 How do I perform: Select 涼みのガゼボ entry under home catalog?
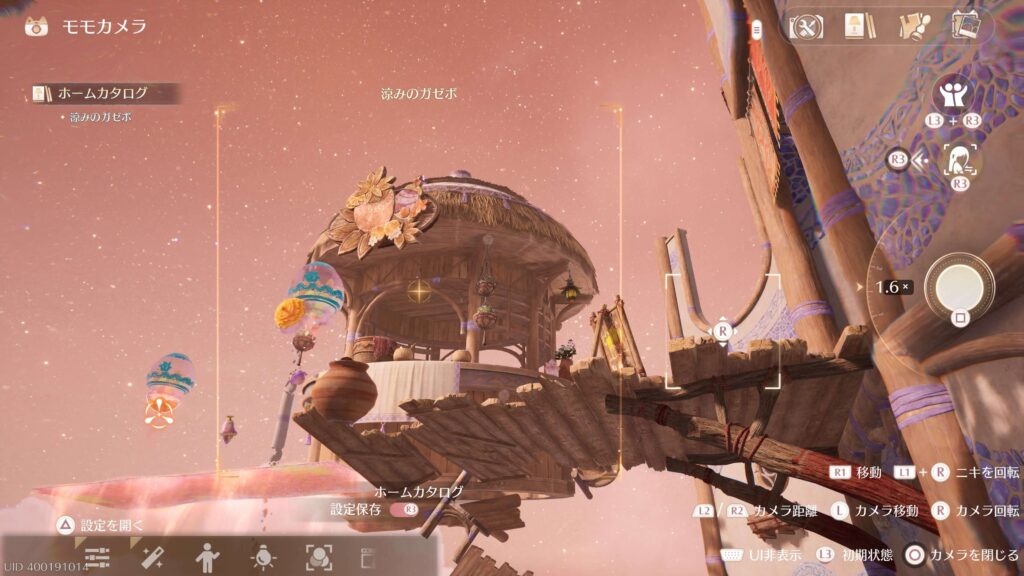tap(100, 117)
